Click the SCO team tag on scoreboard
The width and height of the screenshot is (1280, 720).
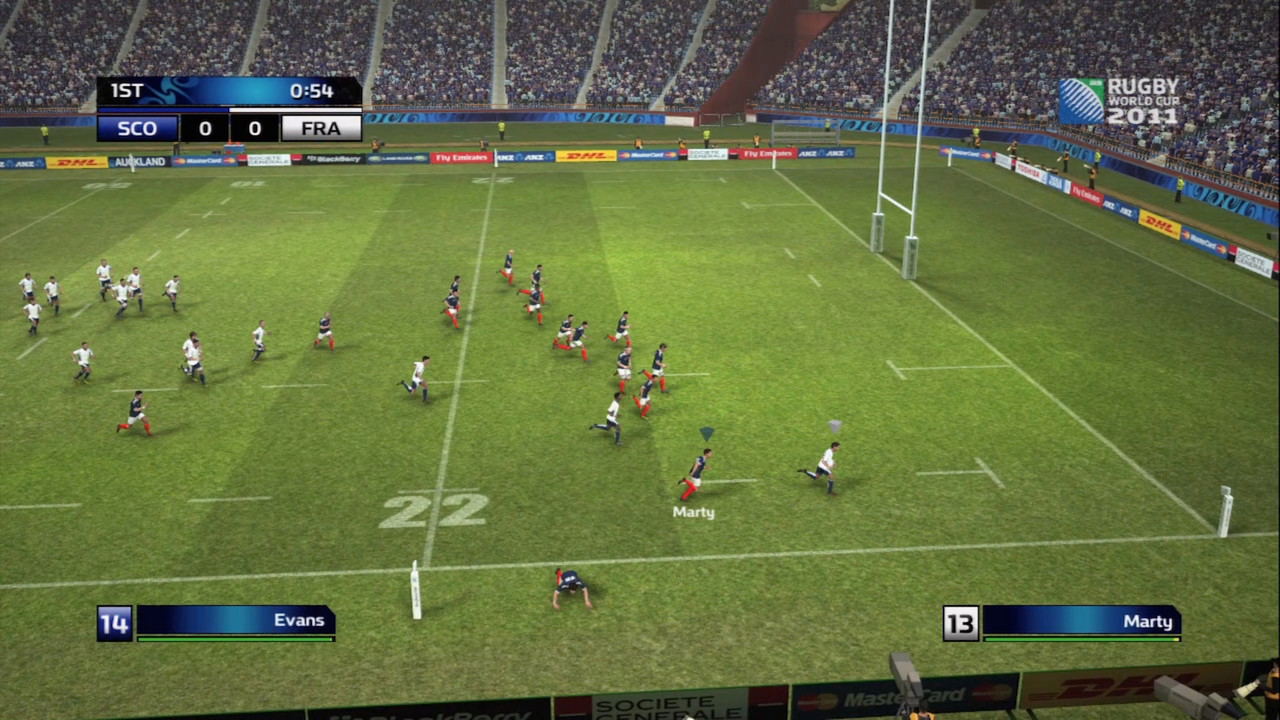point(138,128)
